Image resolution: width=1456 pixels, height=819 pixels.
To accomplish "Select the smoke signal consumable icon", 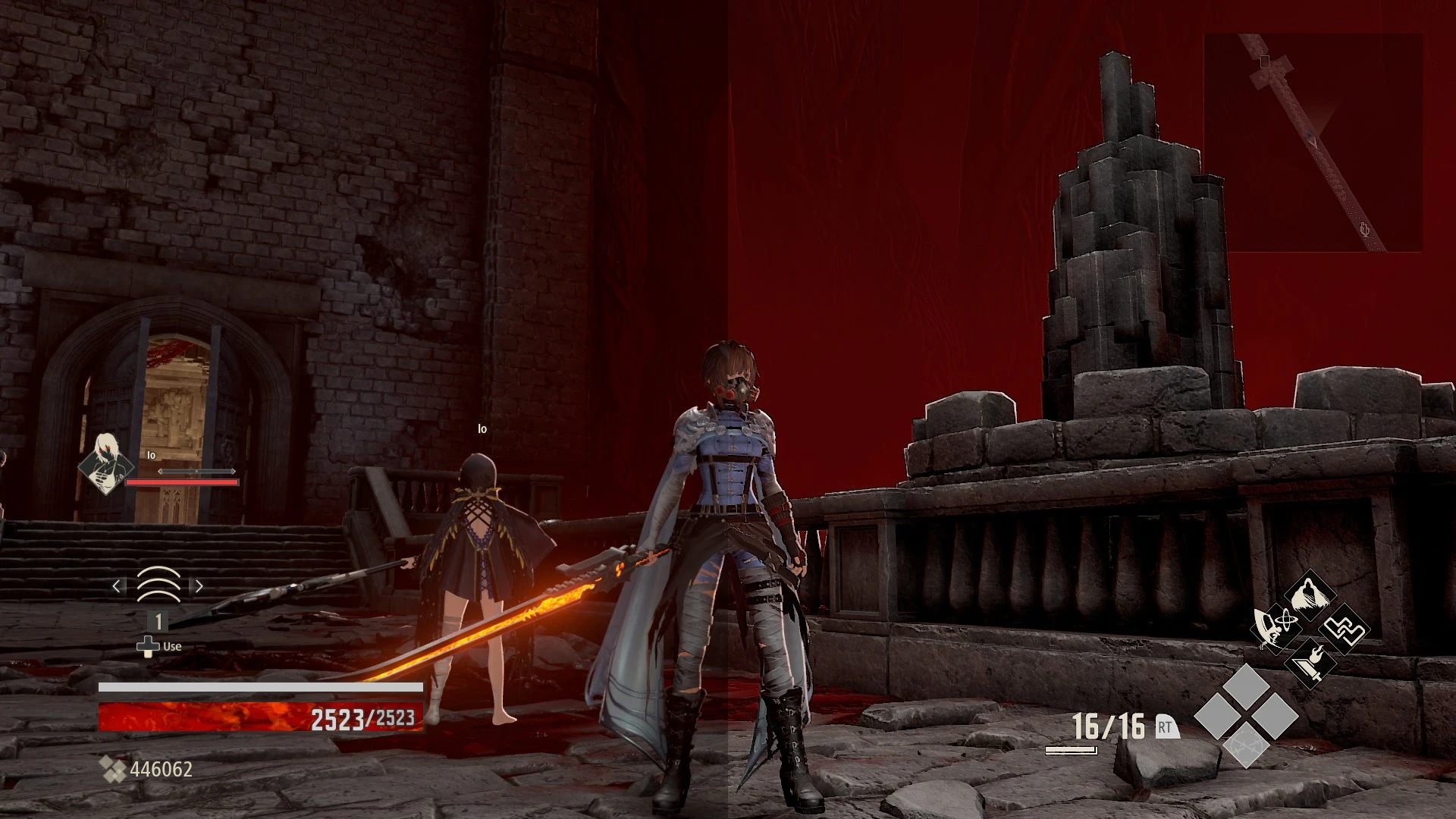I will pyautogui.click(x=159, y=585).
